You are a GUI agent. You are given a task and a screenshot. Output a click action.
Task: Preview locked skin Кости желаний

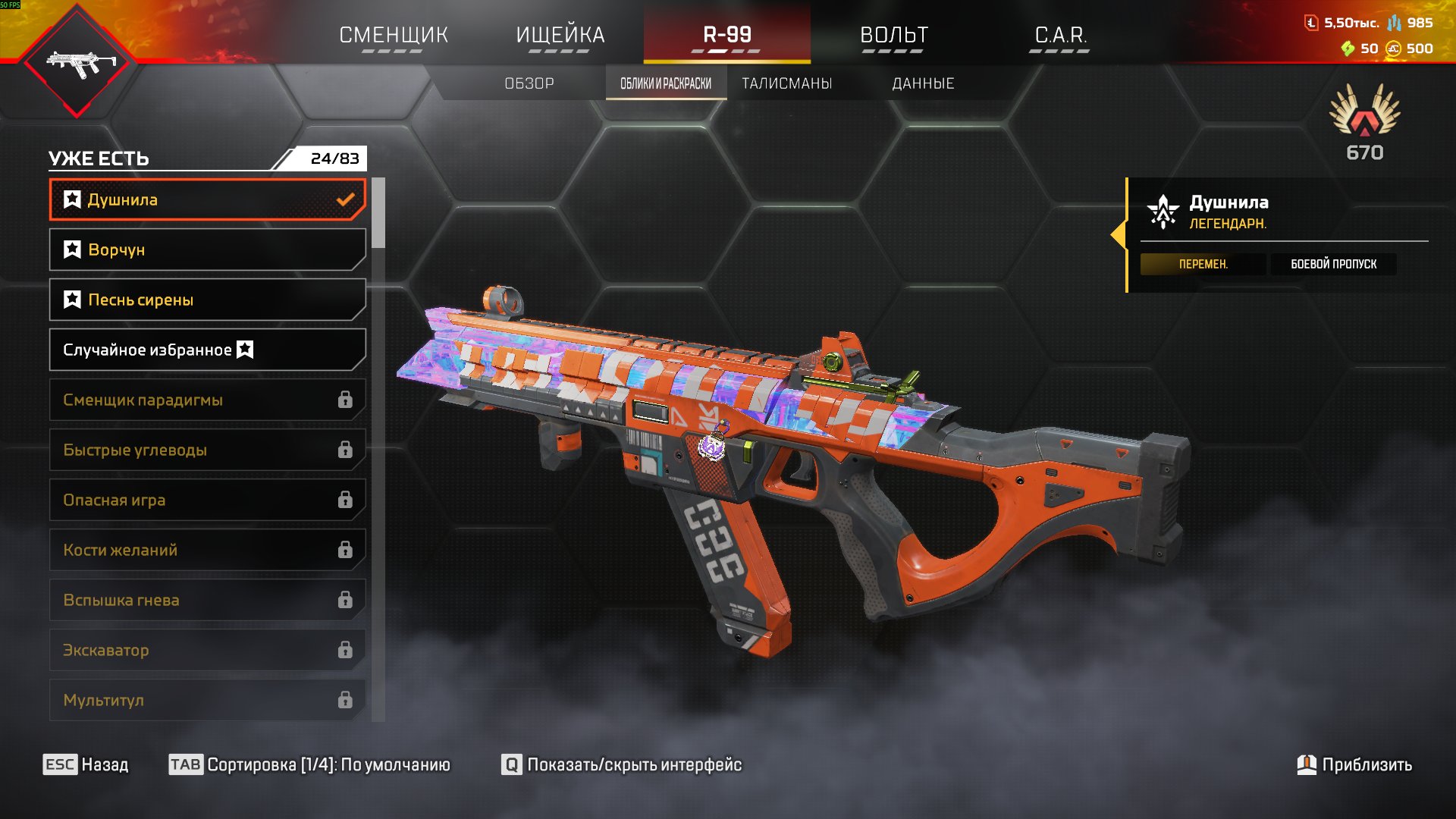tap(207, 550)
